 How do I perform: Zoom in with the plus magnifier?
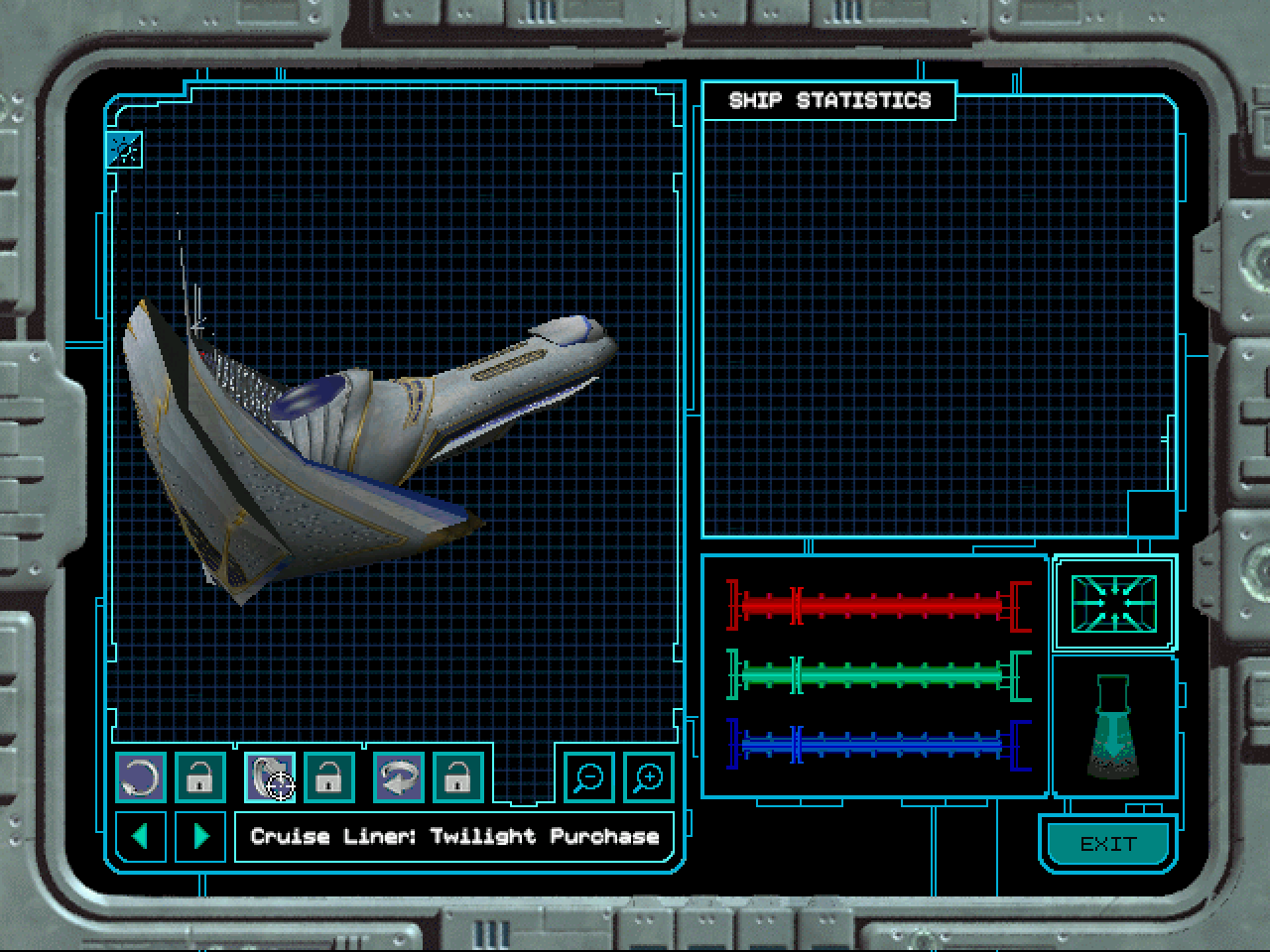[x=648, y=777]
